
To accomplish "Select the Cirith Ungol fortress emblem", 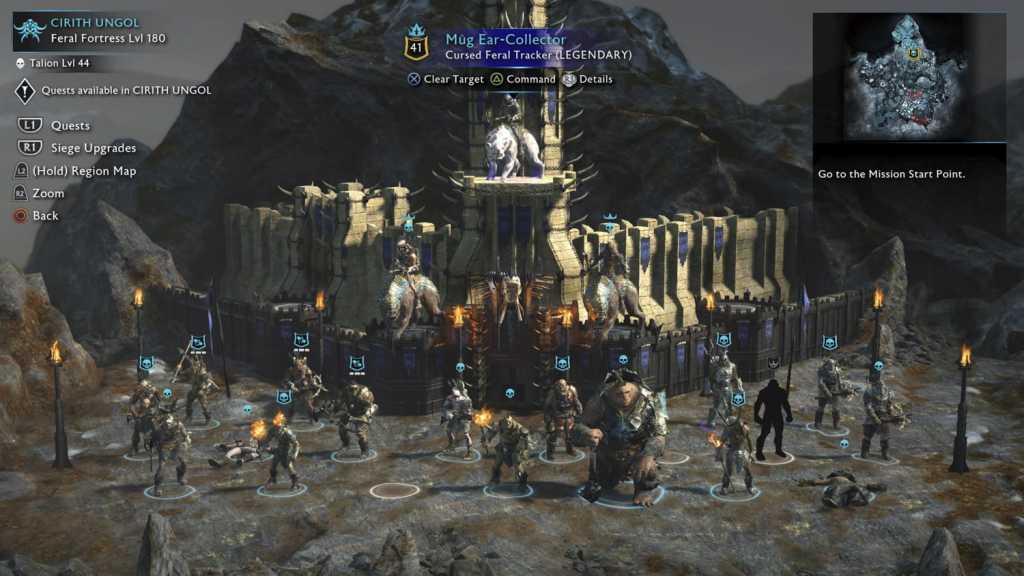I will 29,31.
